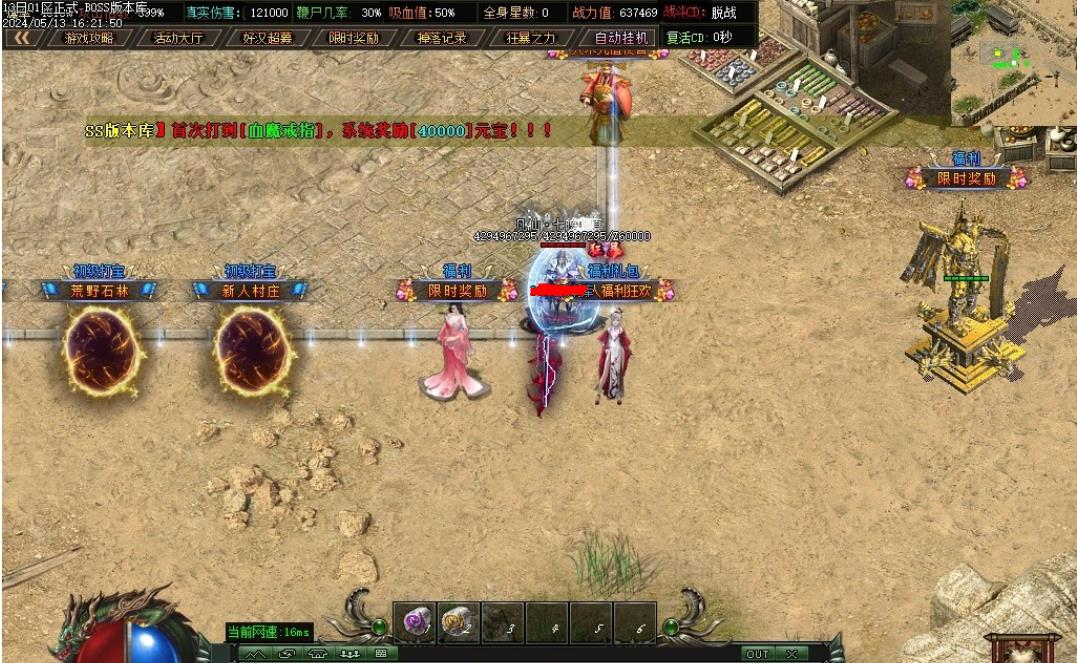Toggle 自动挂机 auto-combat
The image size is (1077, 663).
pyautogui.click(x=620, y=38)
